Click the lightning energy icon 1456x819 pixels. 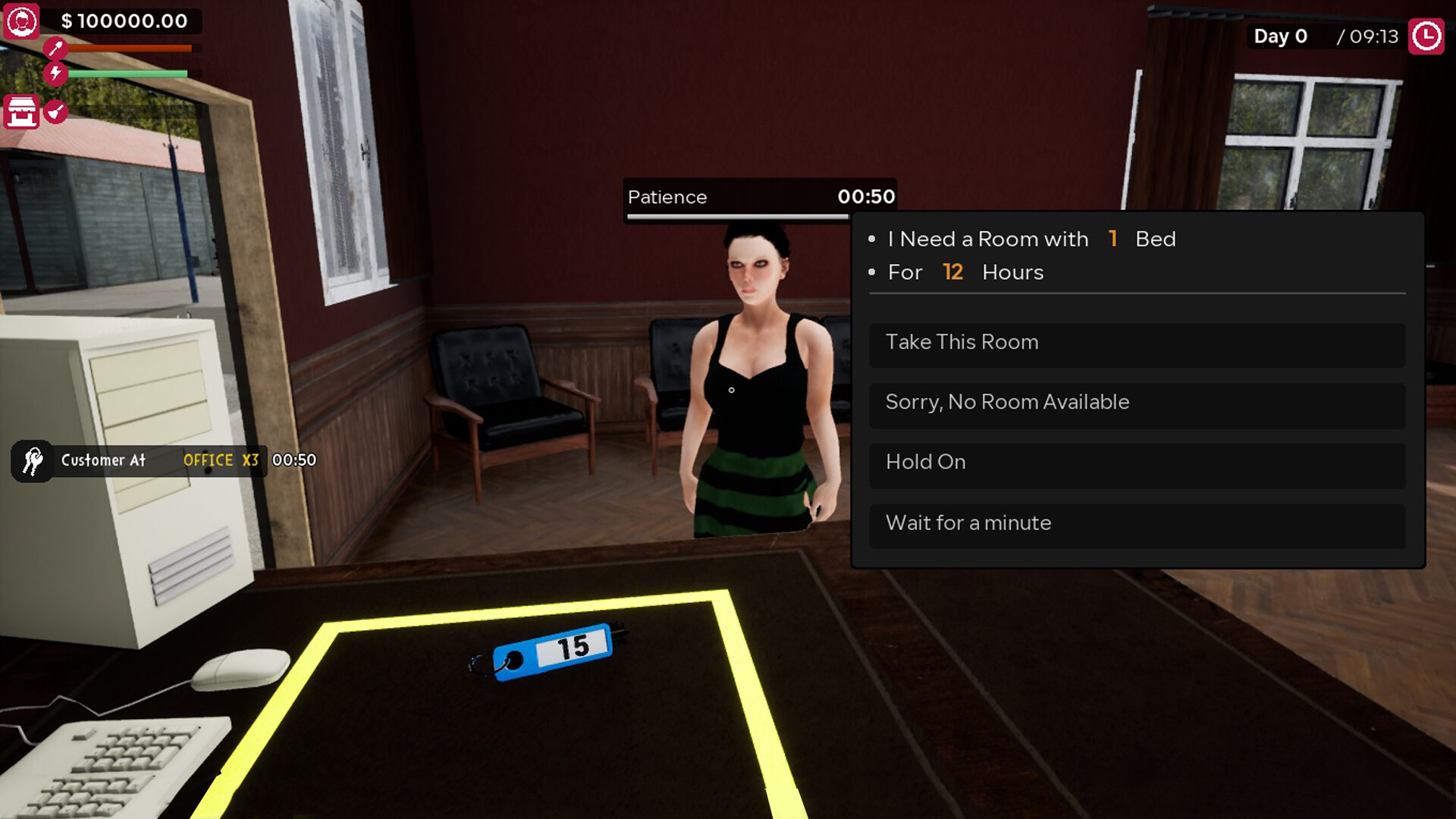click(55, 74)
